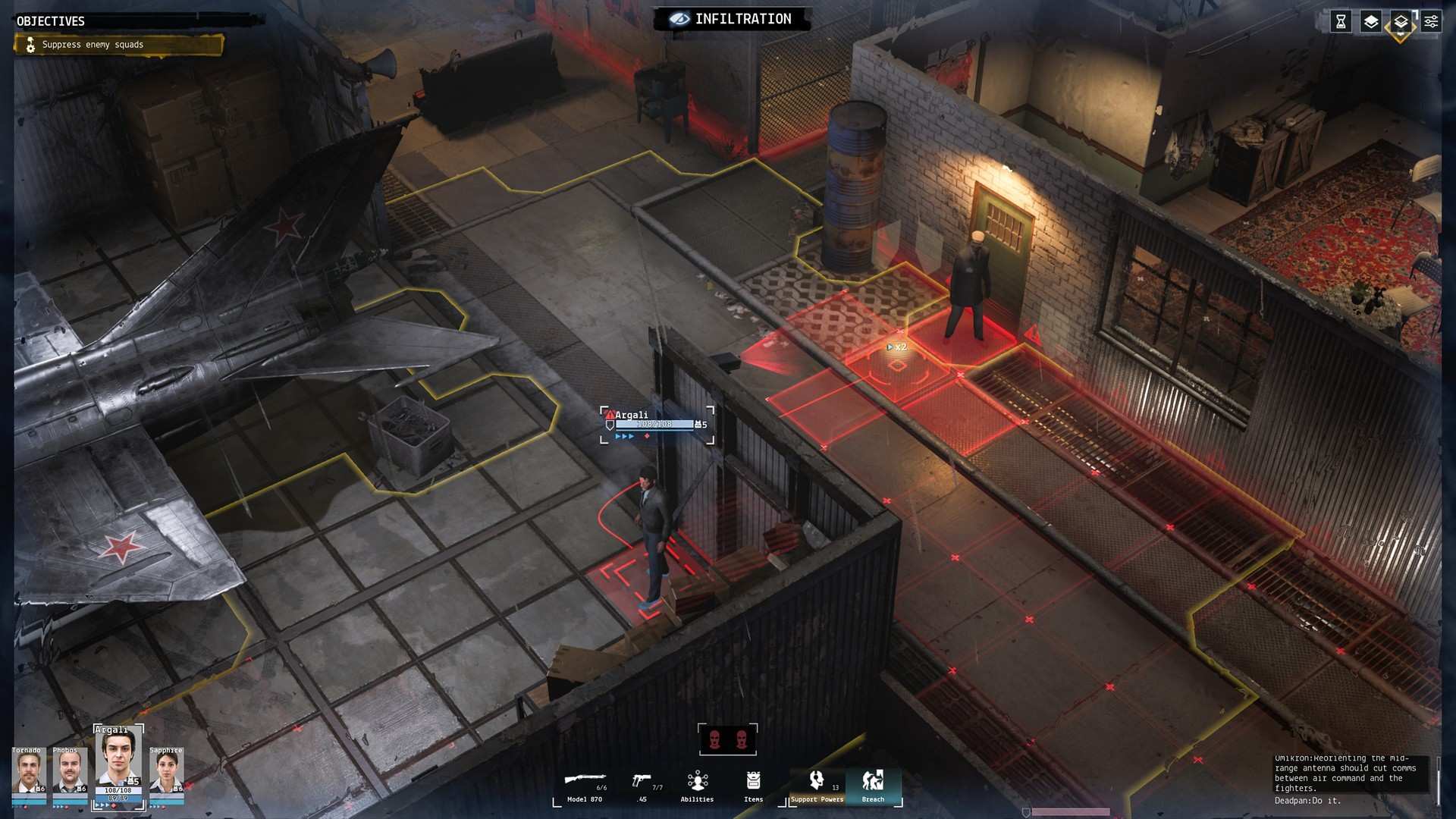The height and width of the screenshot is (819, 1456).
Task: Select Tornado's character portrait
Action: point(30,770)
